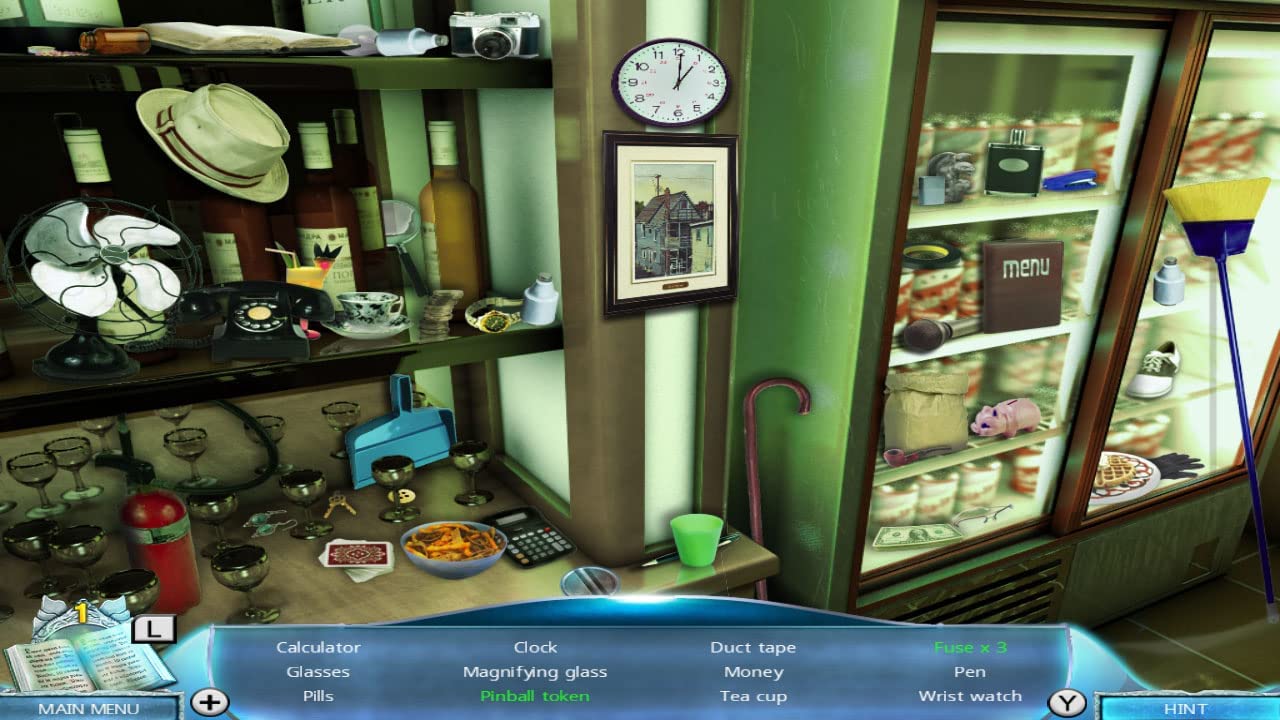
Task: Select 'Pinball token' from the word list
Action: tap(536, 695)
